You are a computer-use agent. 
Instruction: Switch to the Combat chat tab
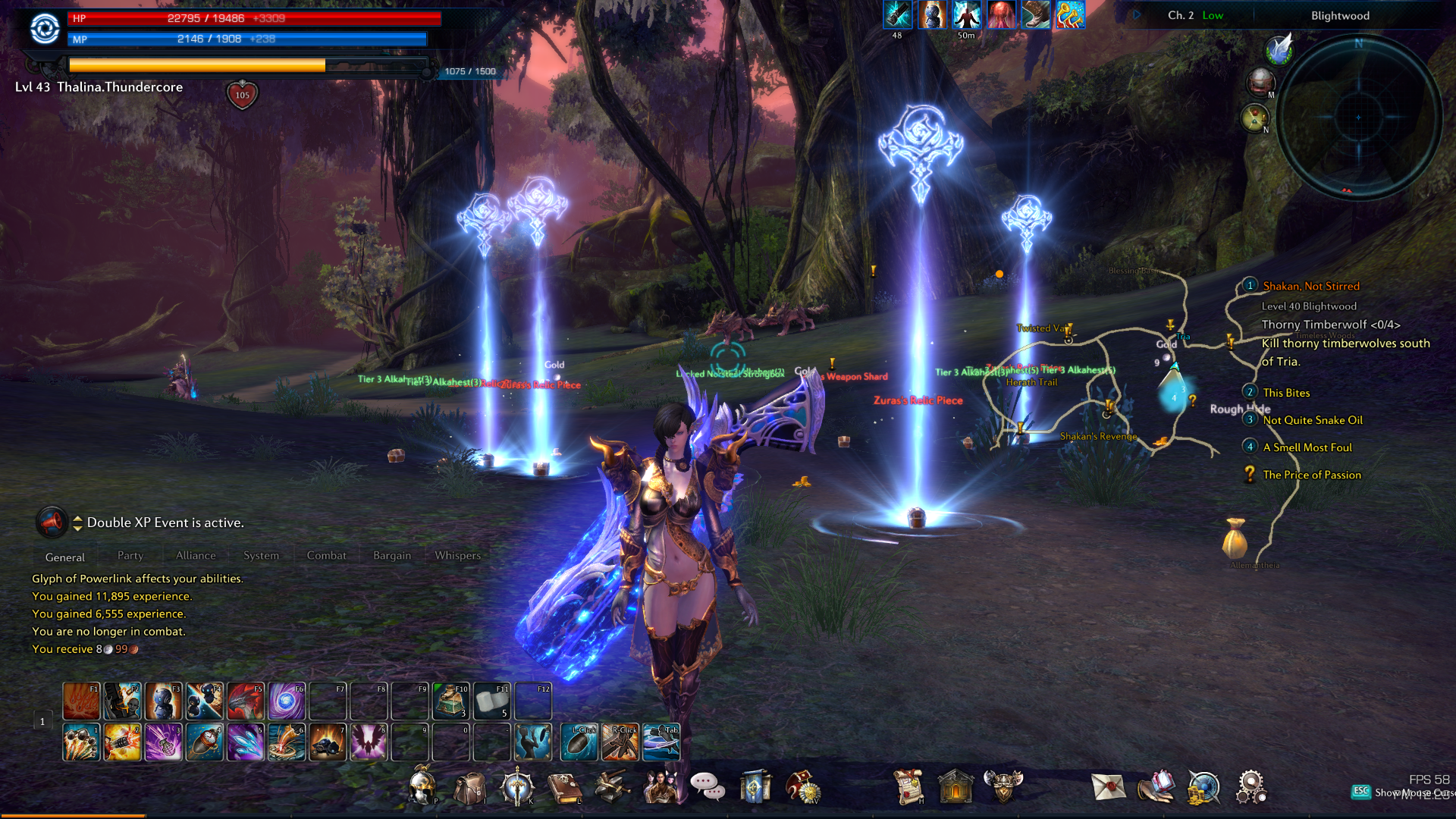pos(326,556)
